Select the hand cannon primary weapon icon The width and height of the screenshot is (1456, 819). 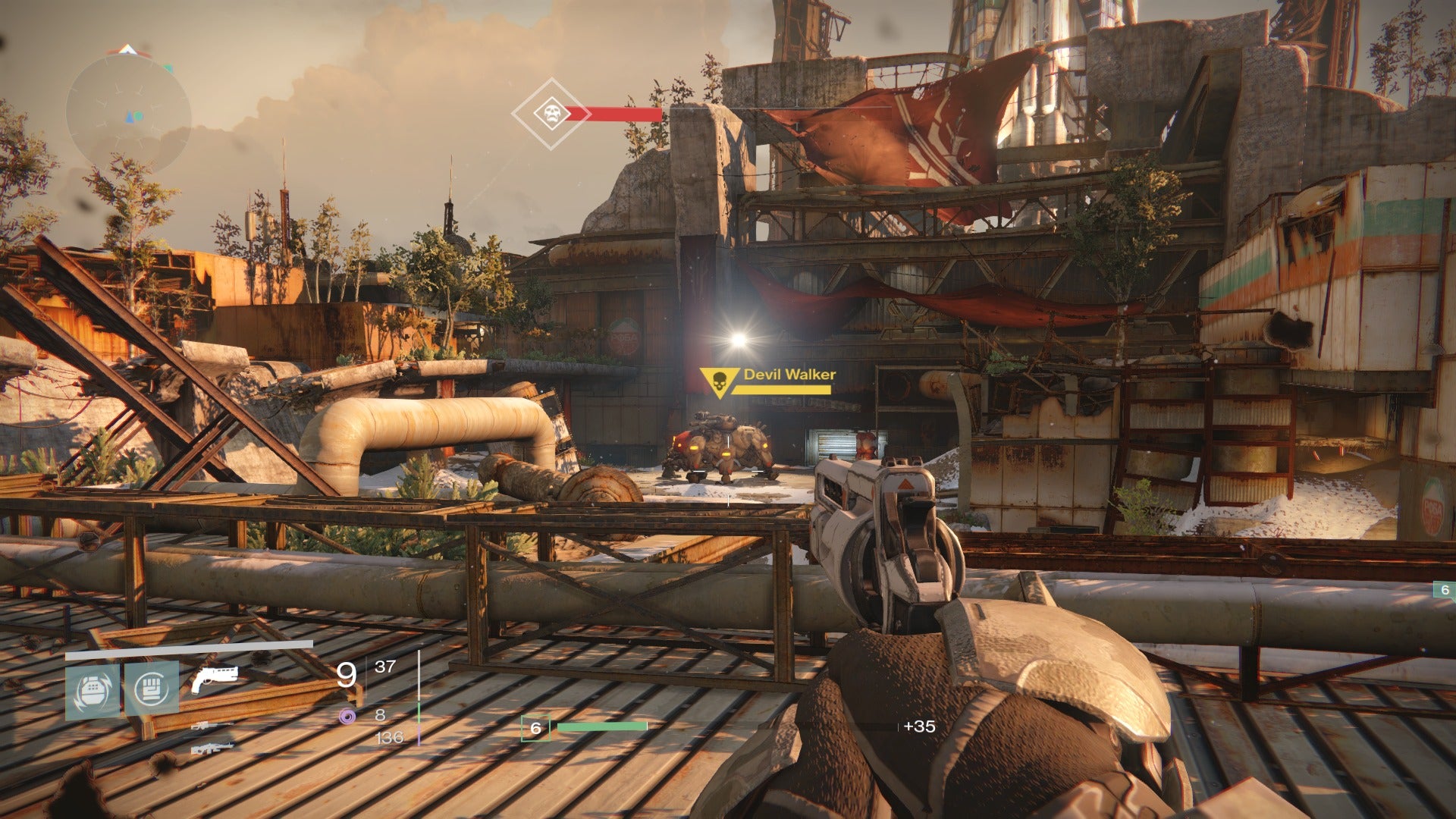click(214, 678)
